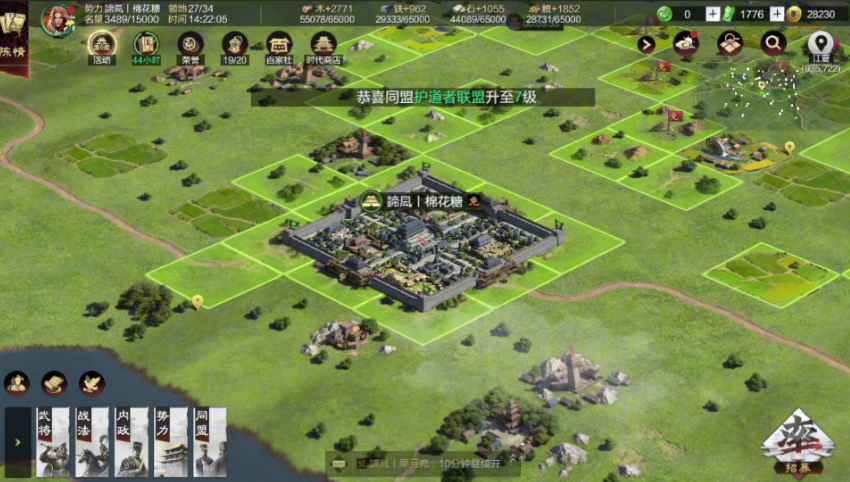850x482 pixels.
Task: Open the 44小时 countdown card icon
Action: pyautogui.click(x=146, y=46)
